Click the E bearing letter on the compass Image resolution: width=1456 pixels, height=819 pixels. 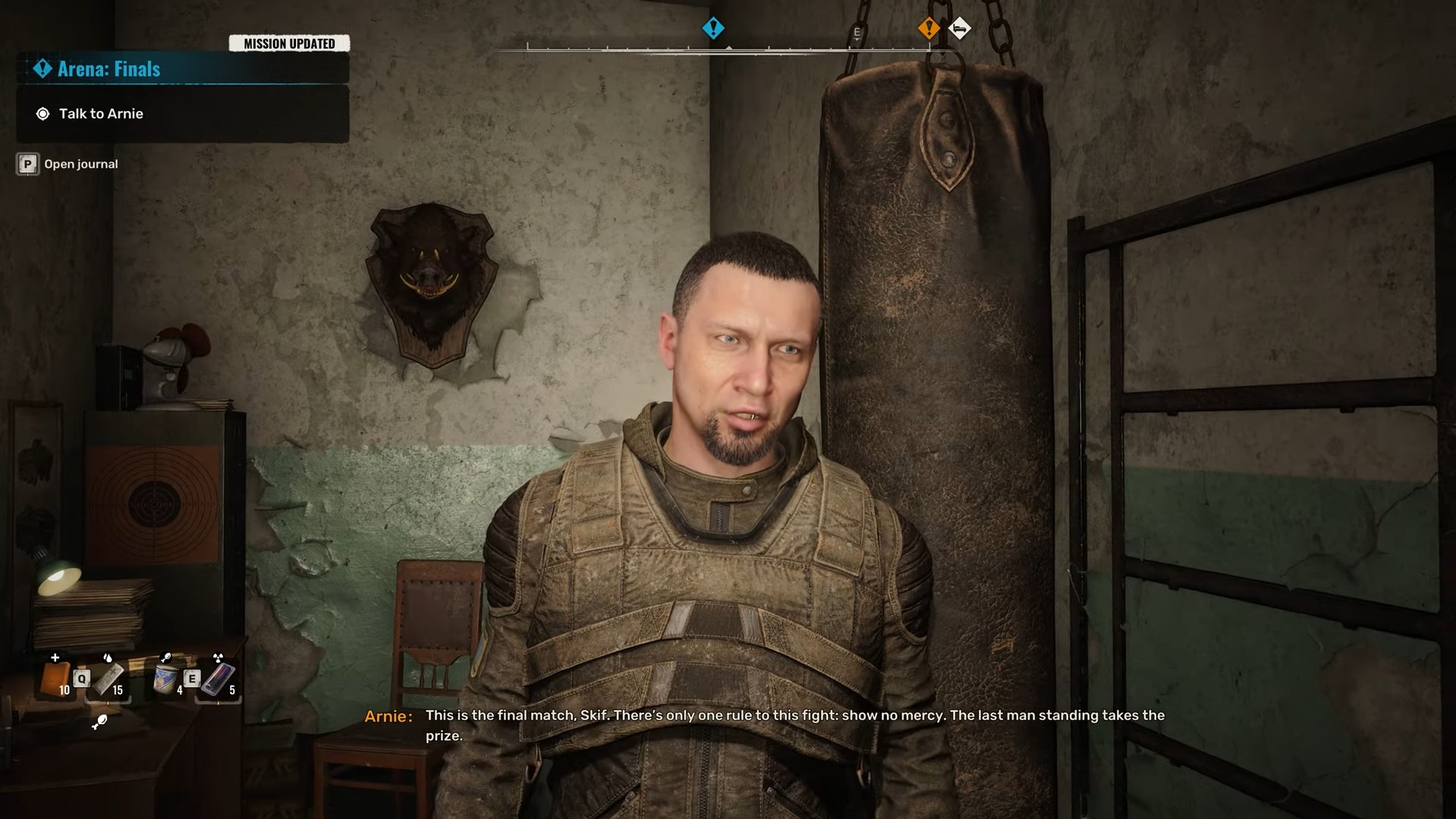[x=857, y=31]
